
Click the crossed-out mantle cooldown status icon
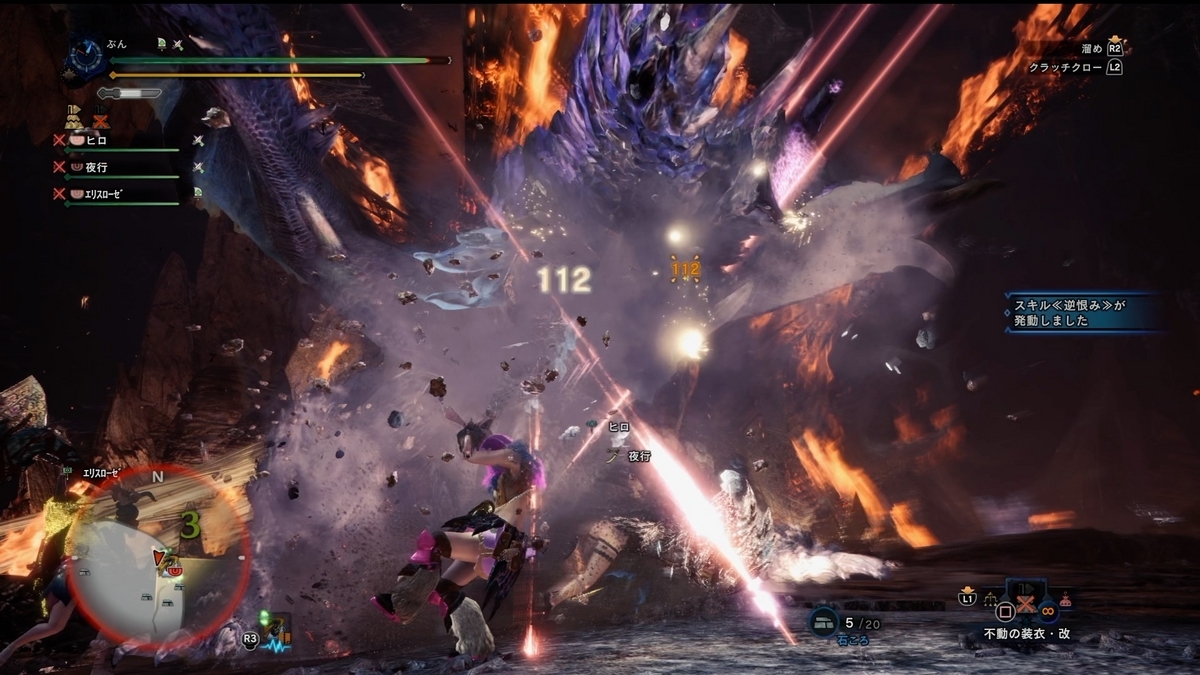coord(100,120)
